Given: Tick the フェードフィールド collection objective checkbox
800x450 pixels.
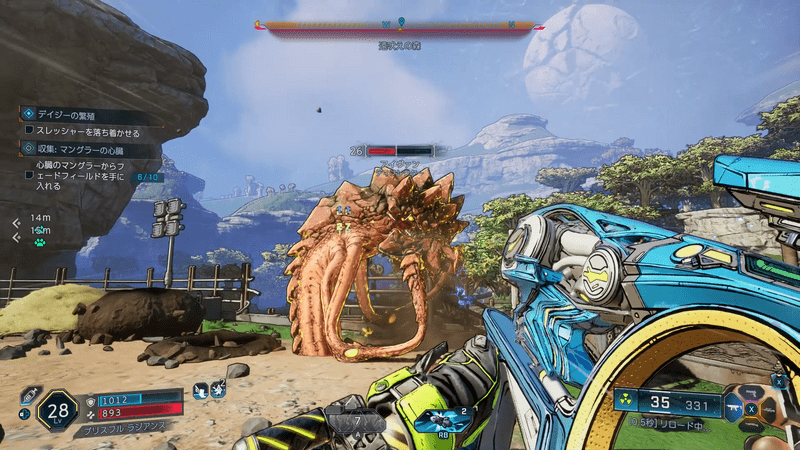Looking at the screenshot, I should pyautogui.click(x=29, y=174).
